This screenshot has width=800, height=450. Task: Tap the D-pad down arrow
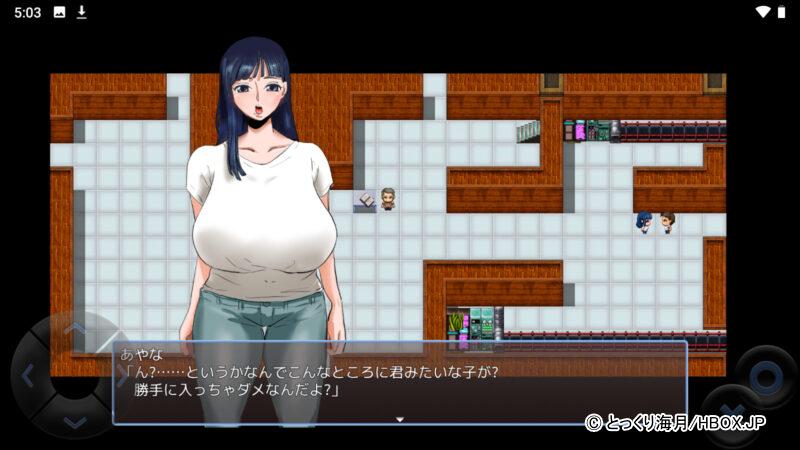pos(75,421)
